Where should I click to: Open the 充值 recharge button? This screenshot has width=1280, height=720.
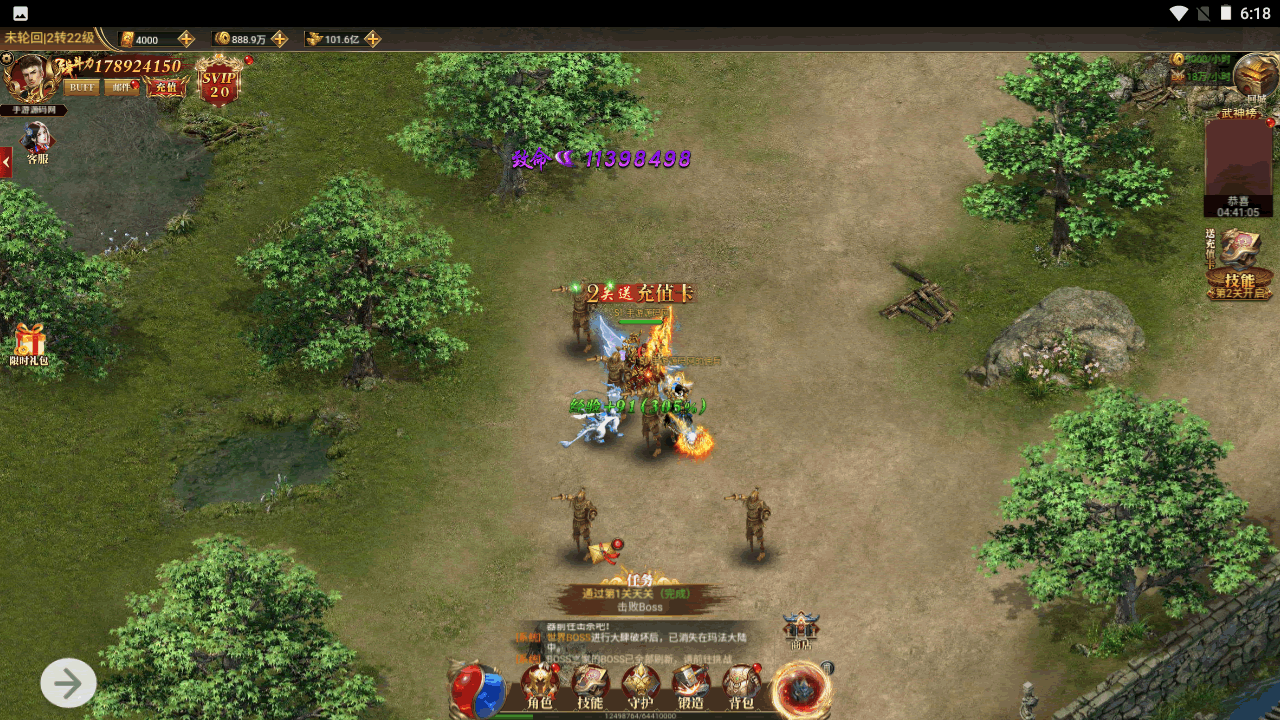click(x=166, y=87)
